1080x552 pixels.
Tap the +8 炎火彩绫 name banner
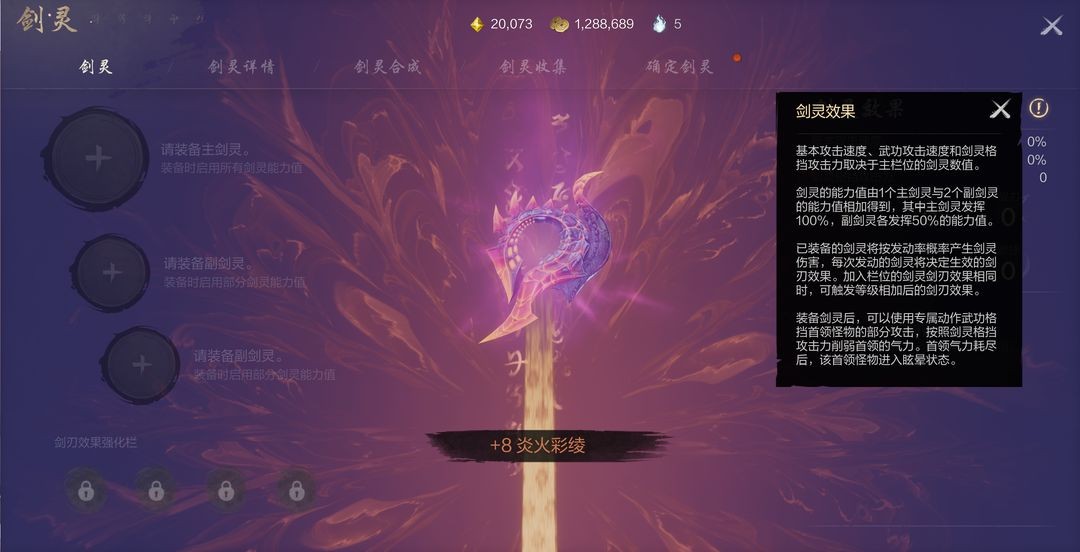537,446
